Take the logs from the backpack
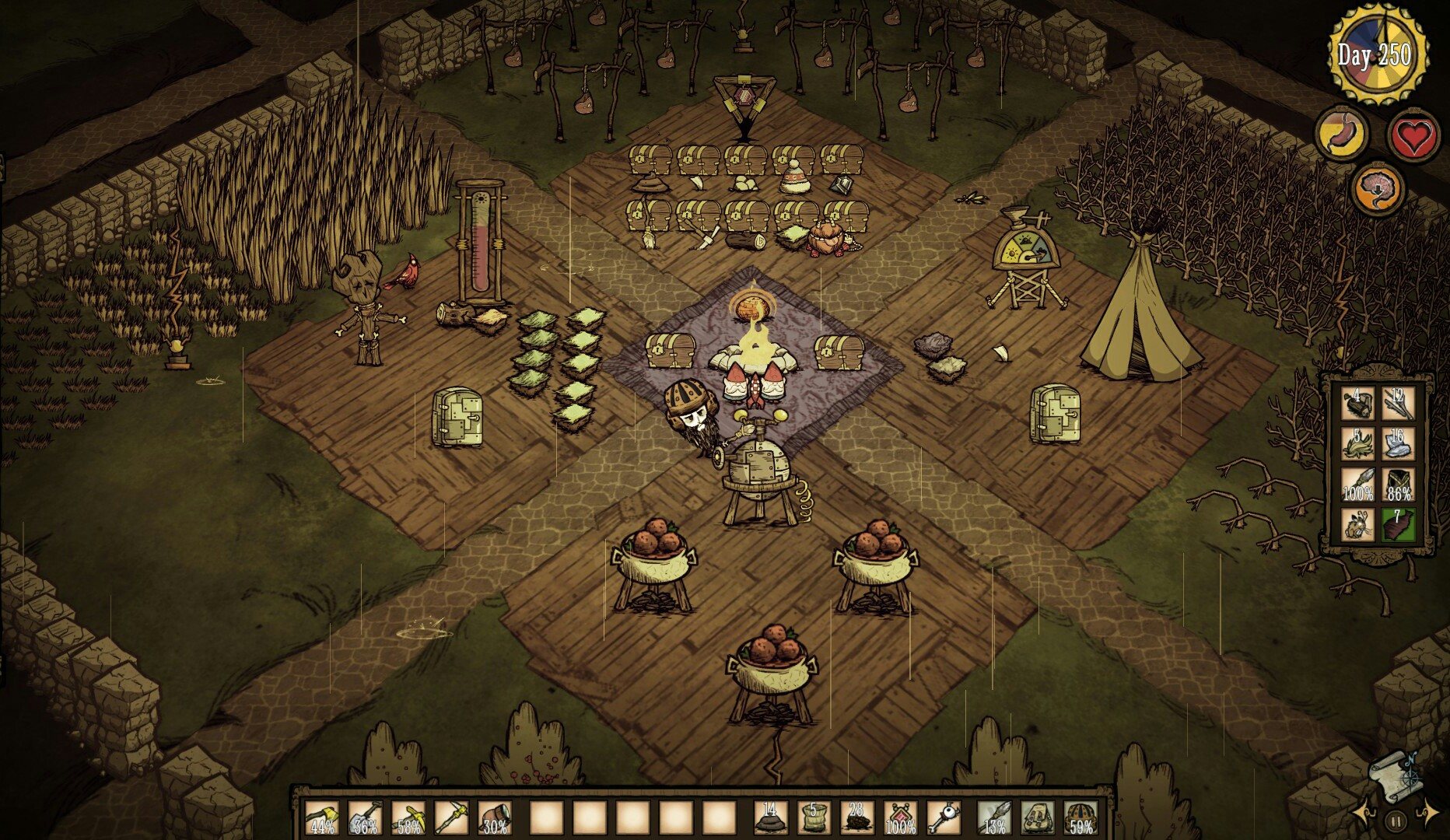 click(1357, 404)
